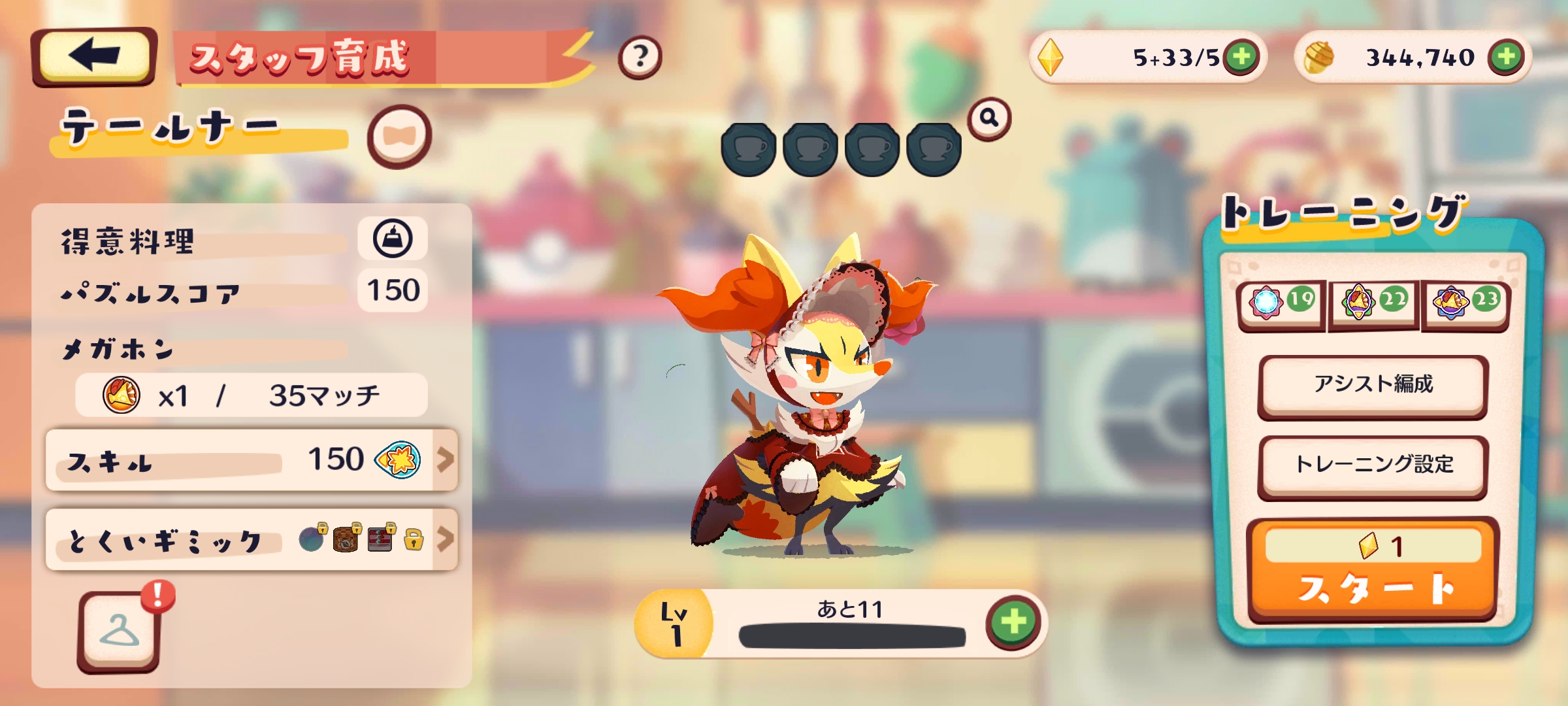The image size is (1568, 706).
Task: Open the とくいギミック detail row
Action: coord(252,540)
